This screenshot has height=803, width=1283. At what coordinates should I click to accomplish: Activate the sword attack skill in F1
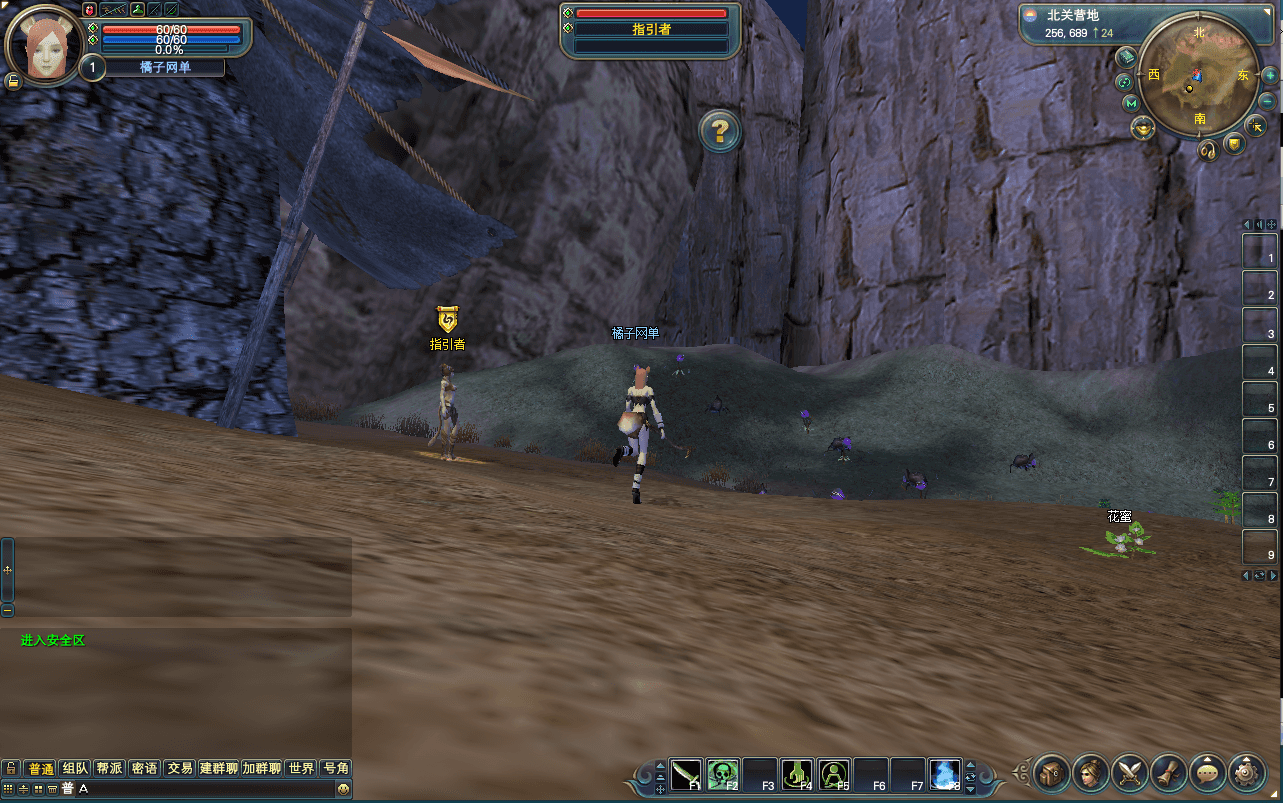686,774
